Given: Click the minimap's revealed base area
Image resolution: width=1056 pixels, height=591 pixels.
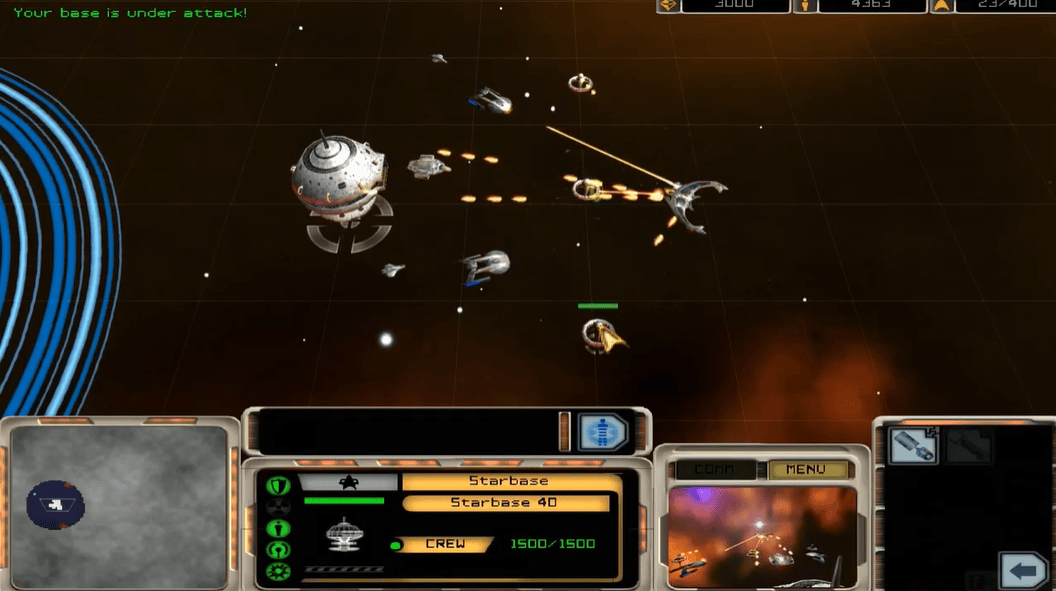Looking at the screenshot, I should pos(56,504).
